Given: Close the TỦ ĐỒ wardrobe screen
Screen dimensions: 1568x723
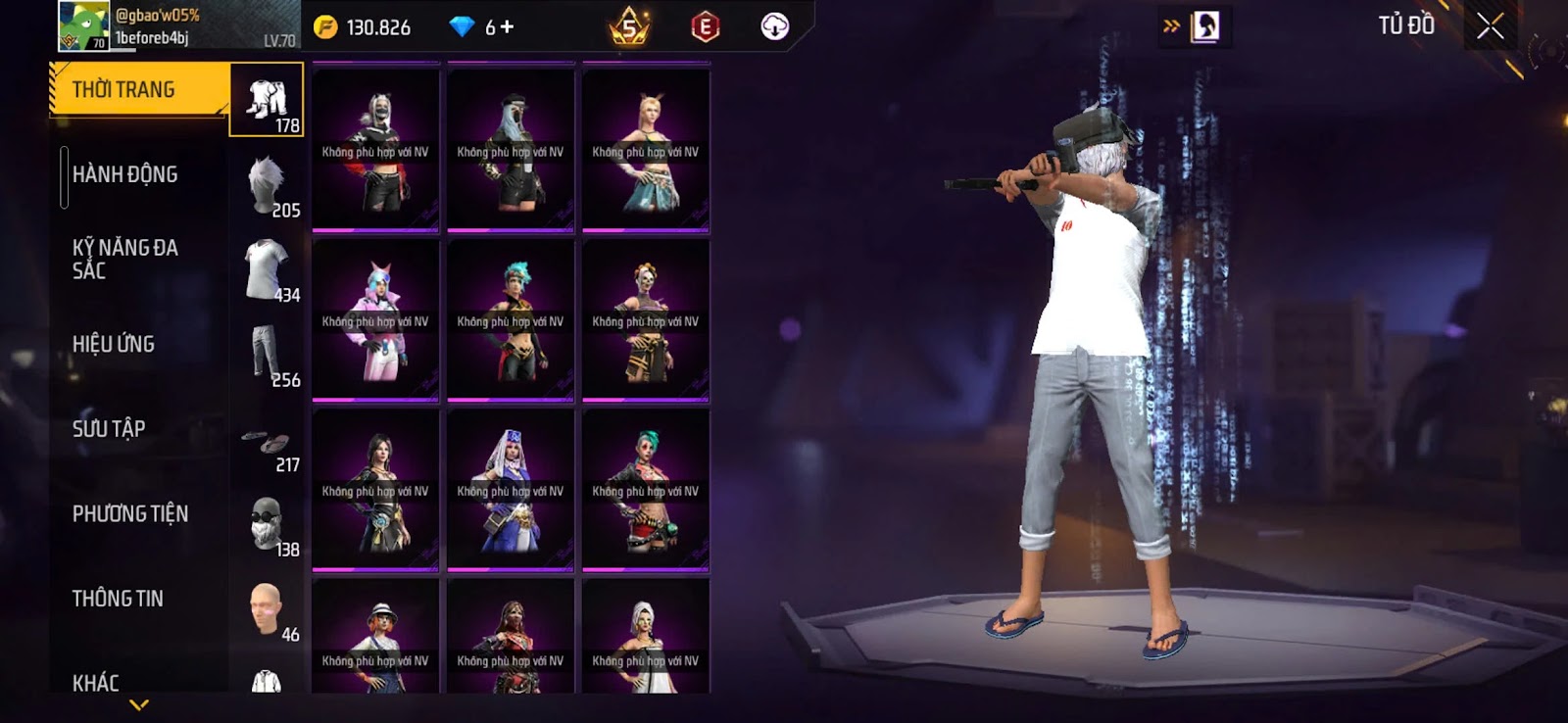Looking at the screenshot, I should click(x=1490, y=26).
